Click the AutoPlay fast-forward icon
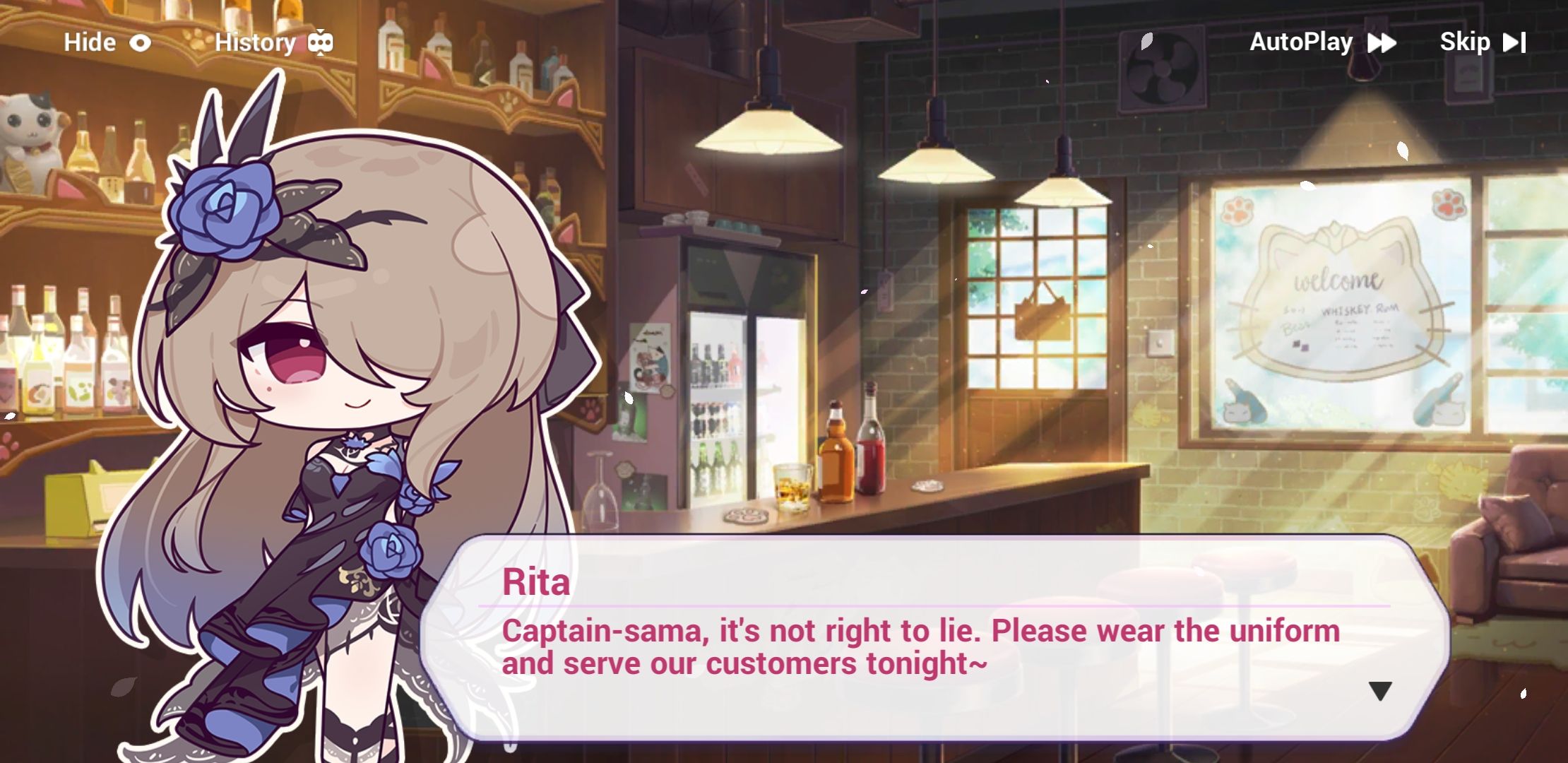 1382,42
